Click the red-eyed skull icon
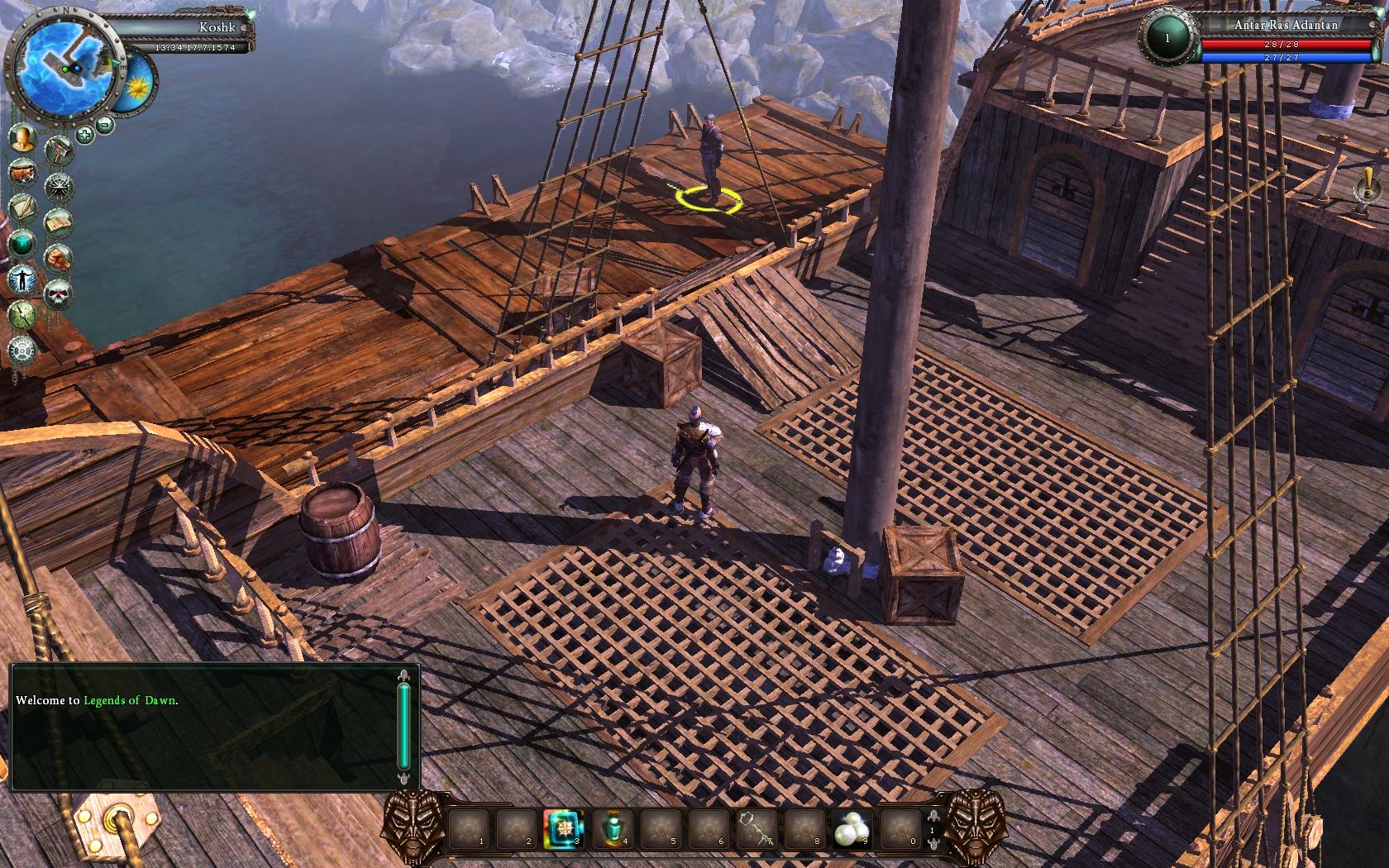1389x868 pixels. click(x=59, y=292)
